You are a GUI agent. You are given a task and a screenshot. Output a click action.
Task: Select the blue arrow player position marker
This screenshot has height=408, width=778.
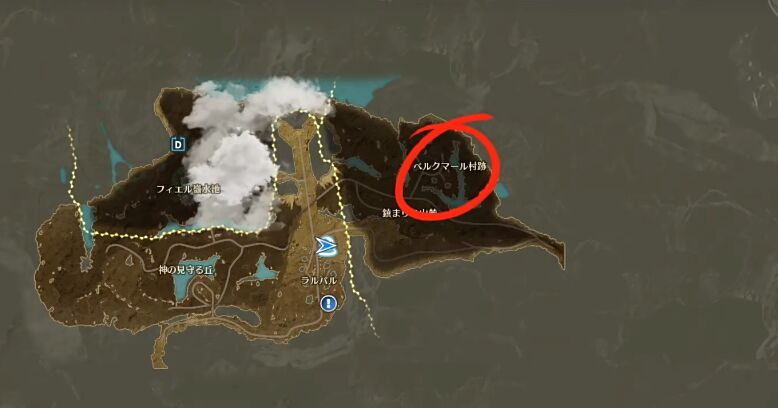click(x=327, y=247)
